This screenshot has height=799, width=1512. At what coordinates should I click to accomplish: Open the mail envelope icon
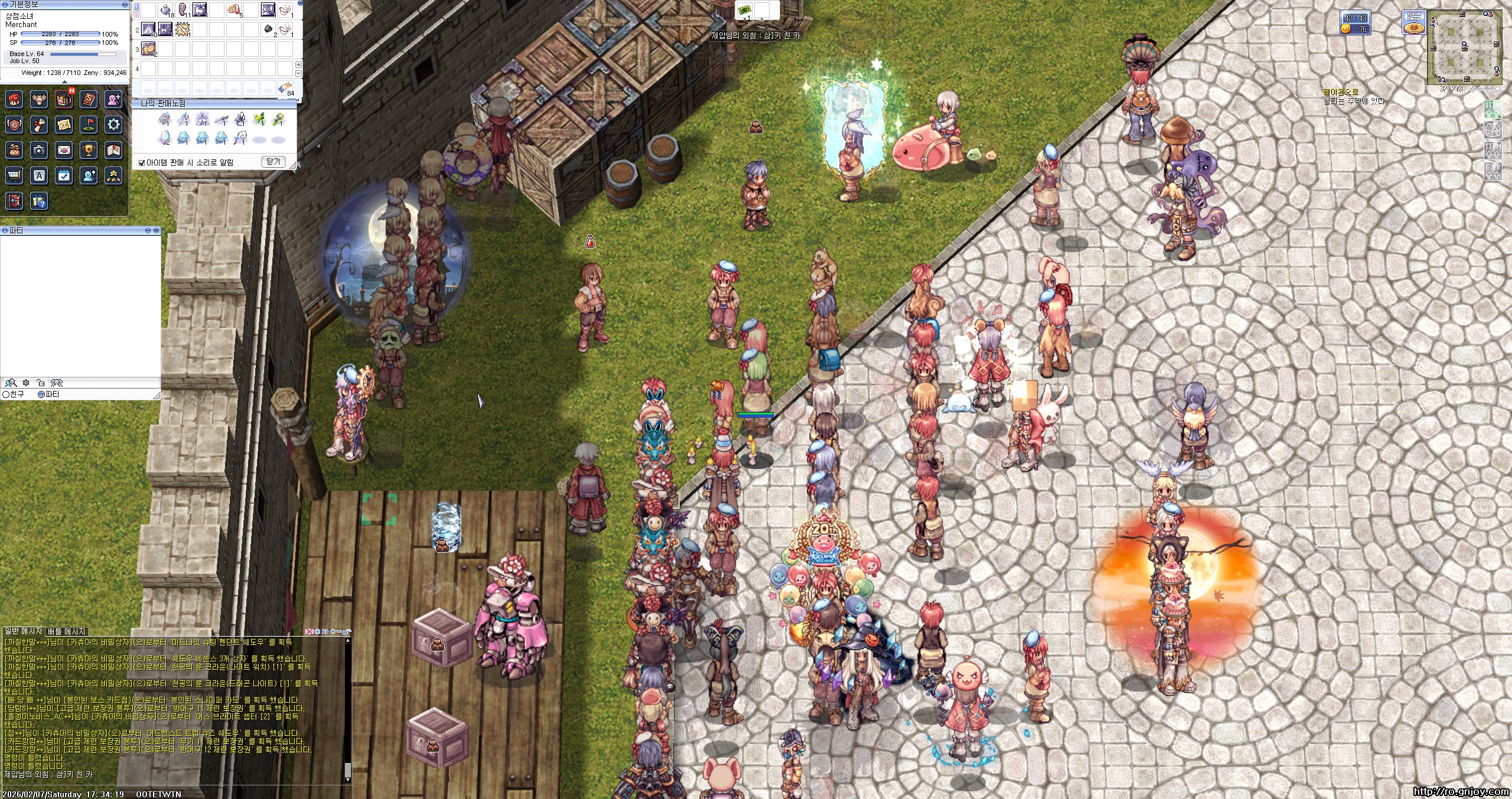point(64,151)
